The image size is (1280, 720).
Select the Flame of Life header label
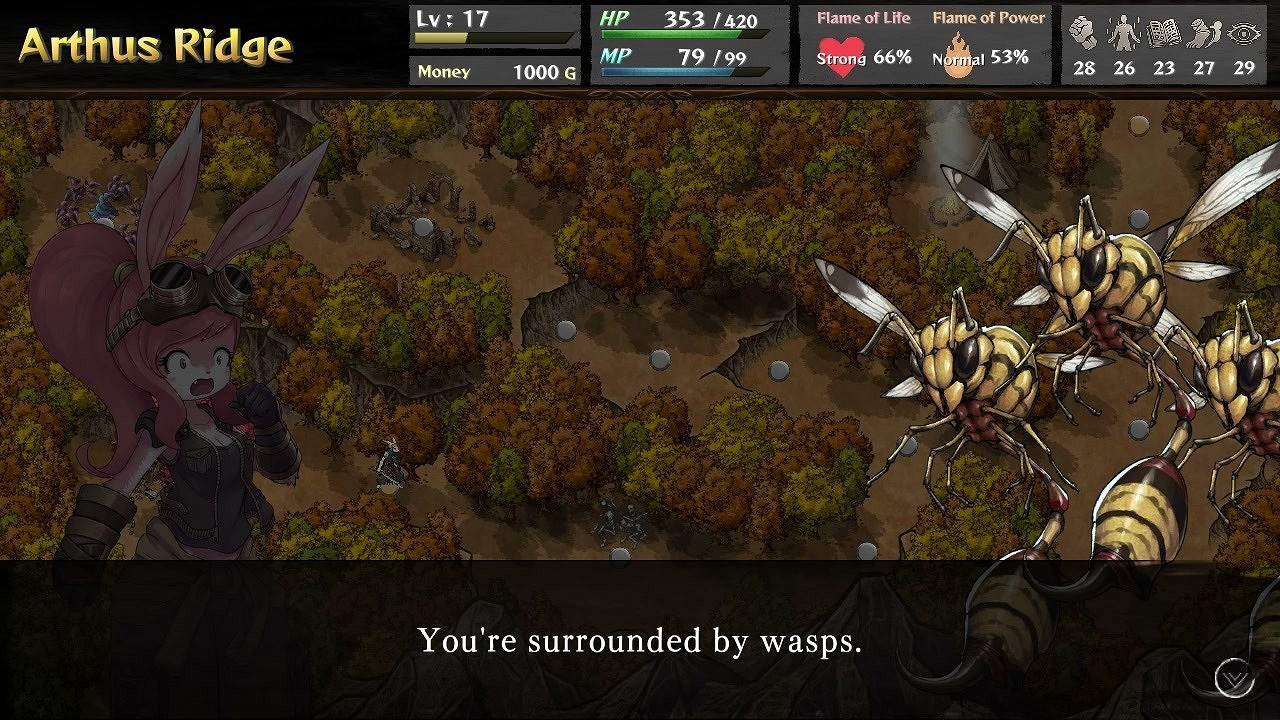point(862,16)
